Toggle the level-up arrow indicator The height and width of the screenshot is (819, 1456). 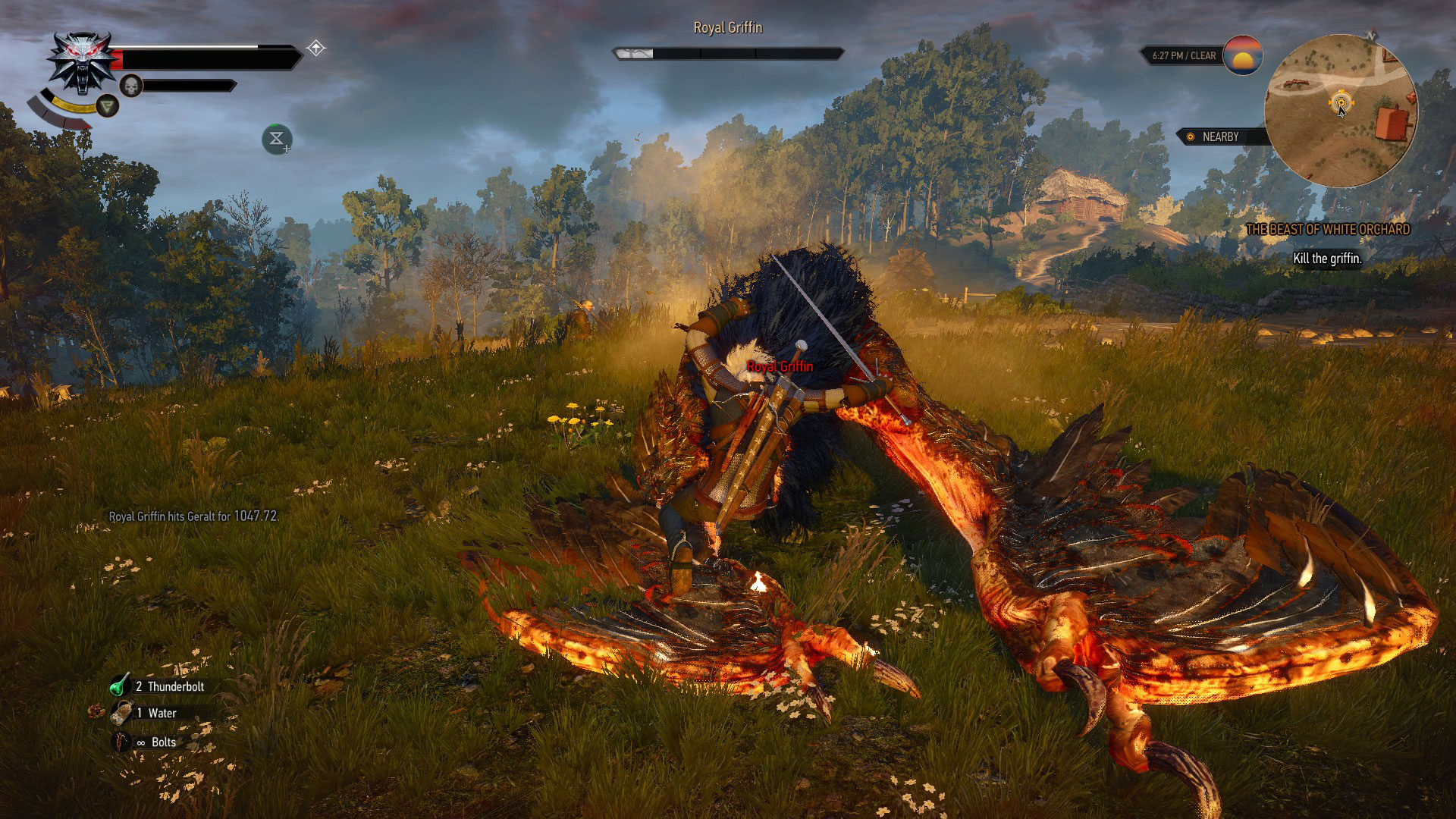[x=316, y=48]
